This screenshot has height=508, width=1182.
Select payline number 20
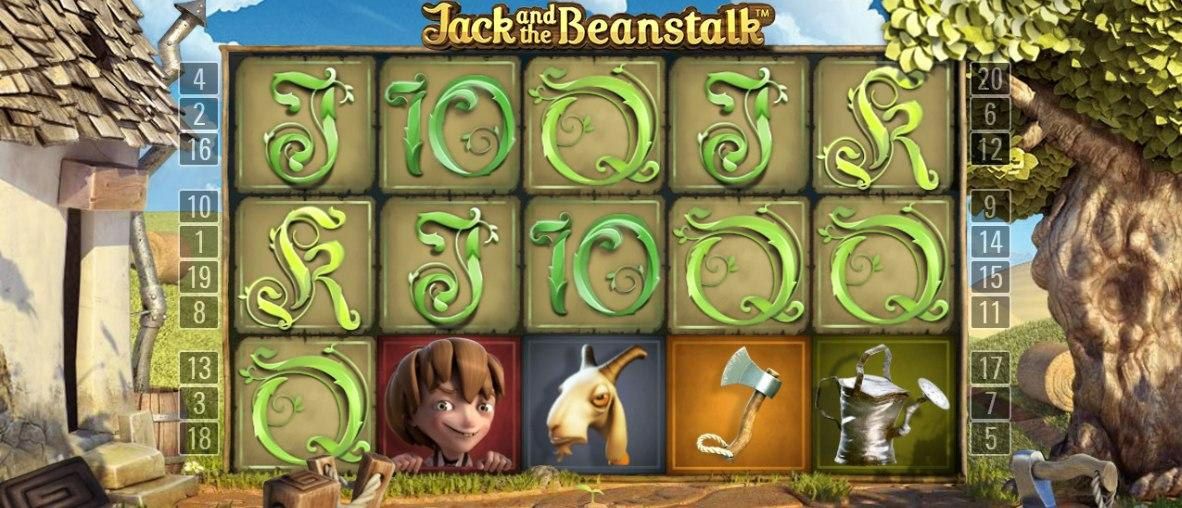click(x=991, y=78)
